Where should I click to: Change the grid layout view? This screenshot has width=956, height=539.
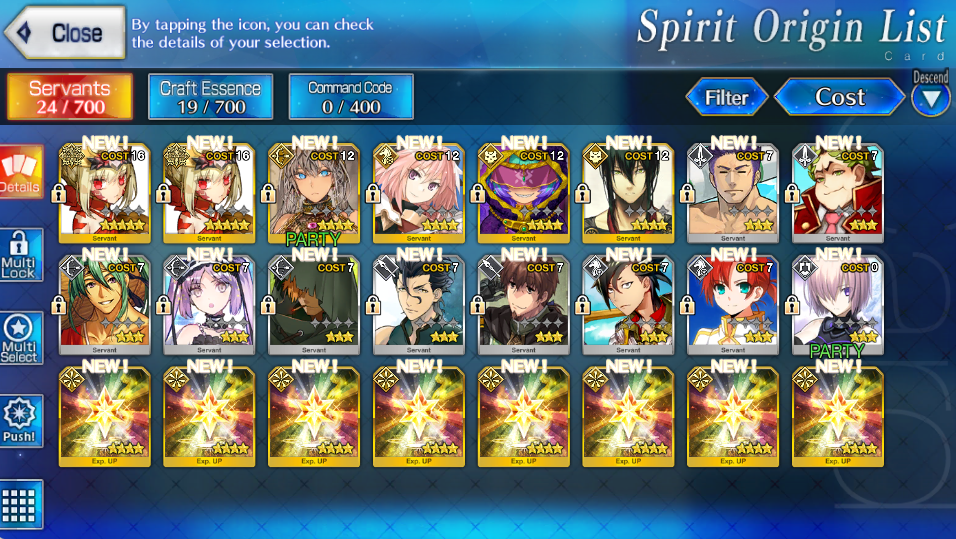(x=21, y=503)
